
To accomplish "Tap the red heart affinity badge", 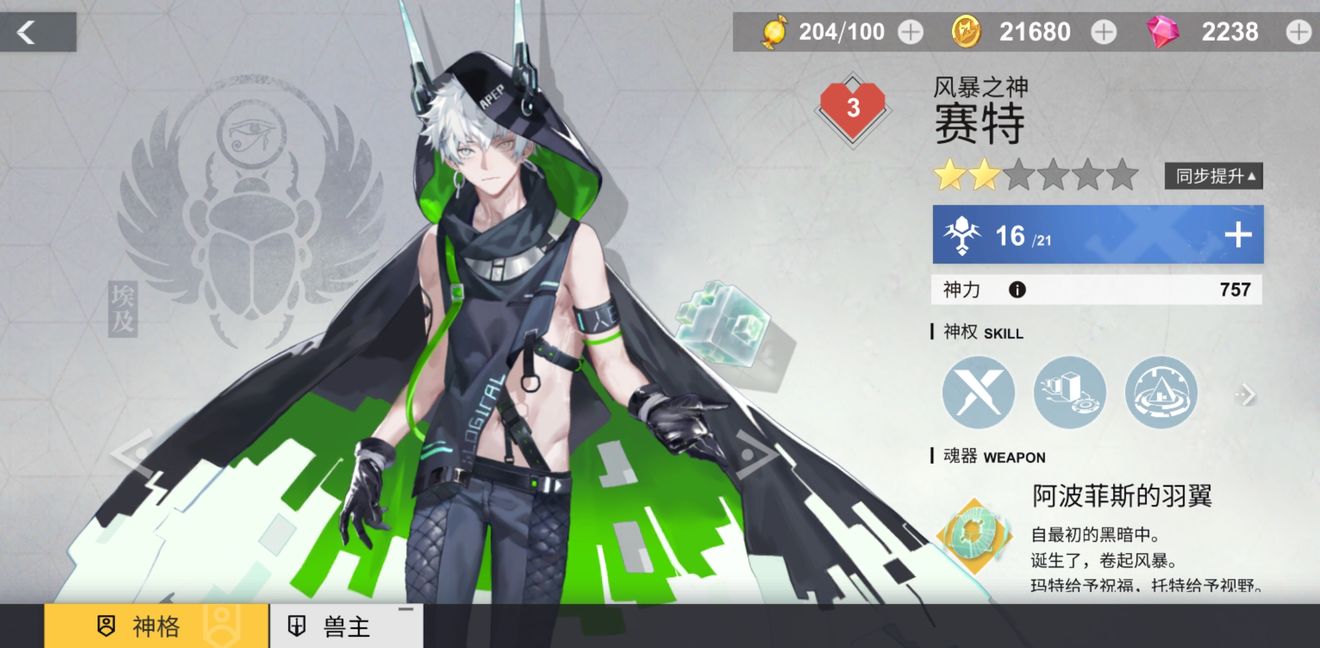I will coord(852,108).
